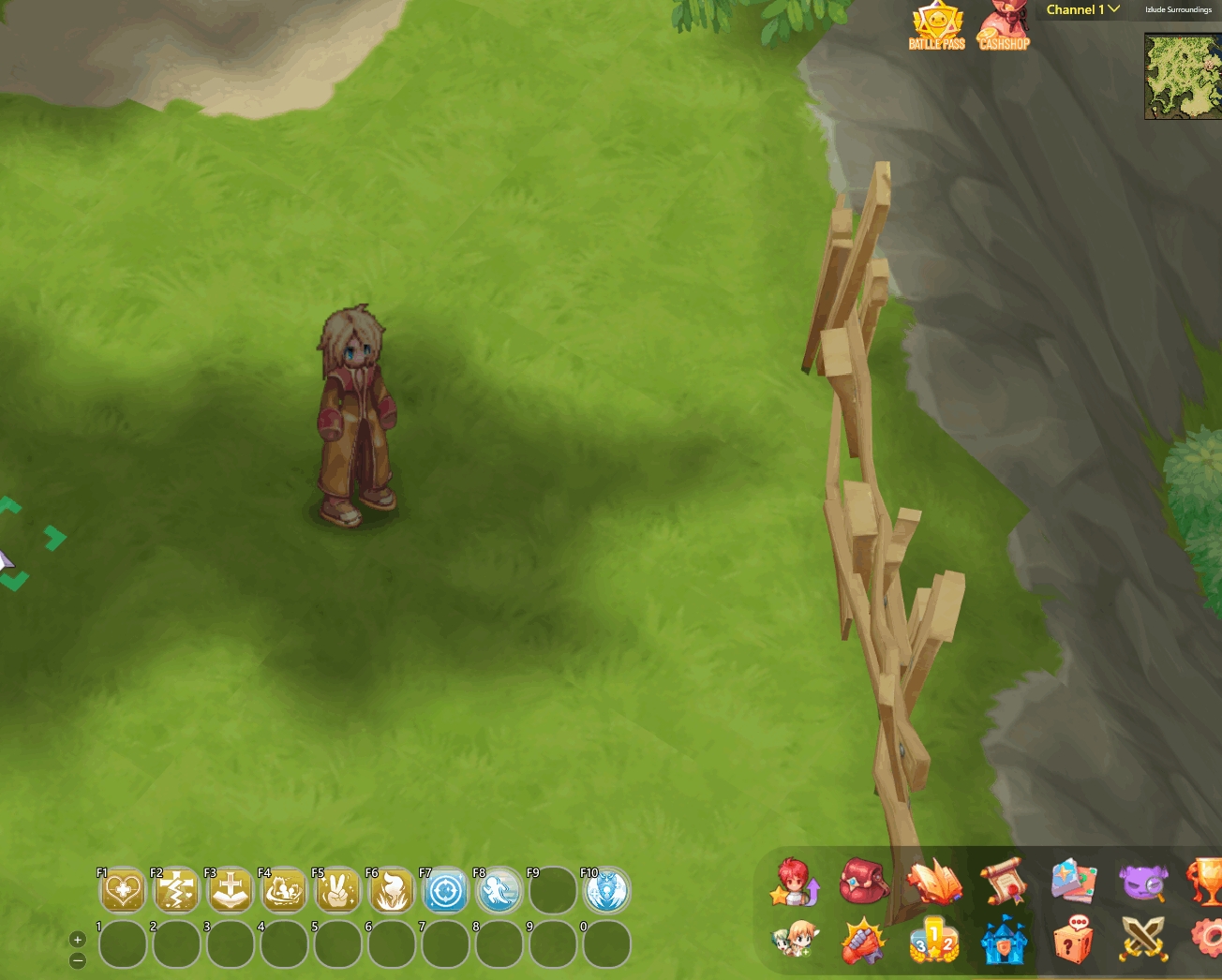Activate the heart heal skill on F1
The width and height of the screenshot is (1222, 980).
(x=123, y=890)
